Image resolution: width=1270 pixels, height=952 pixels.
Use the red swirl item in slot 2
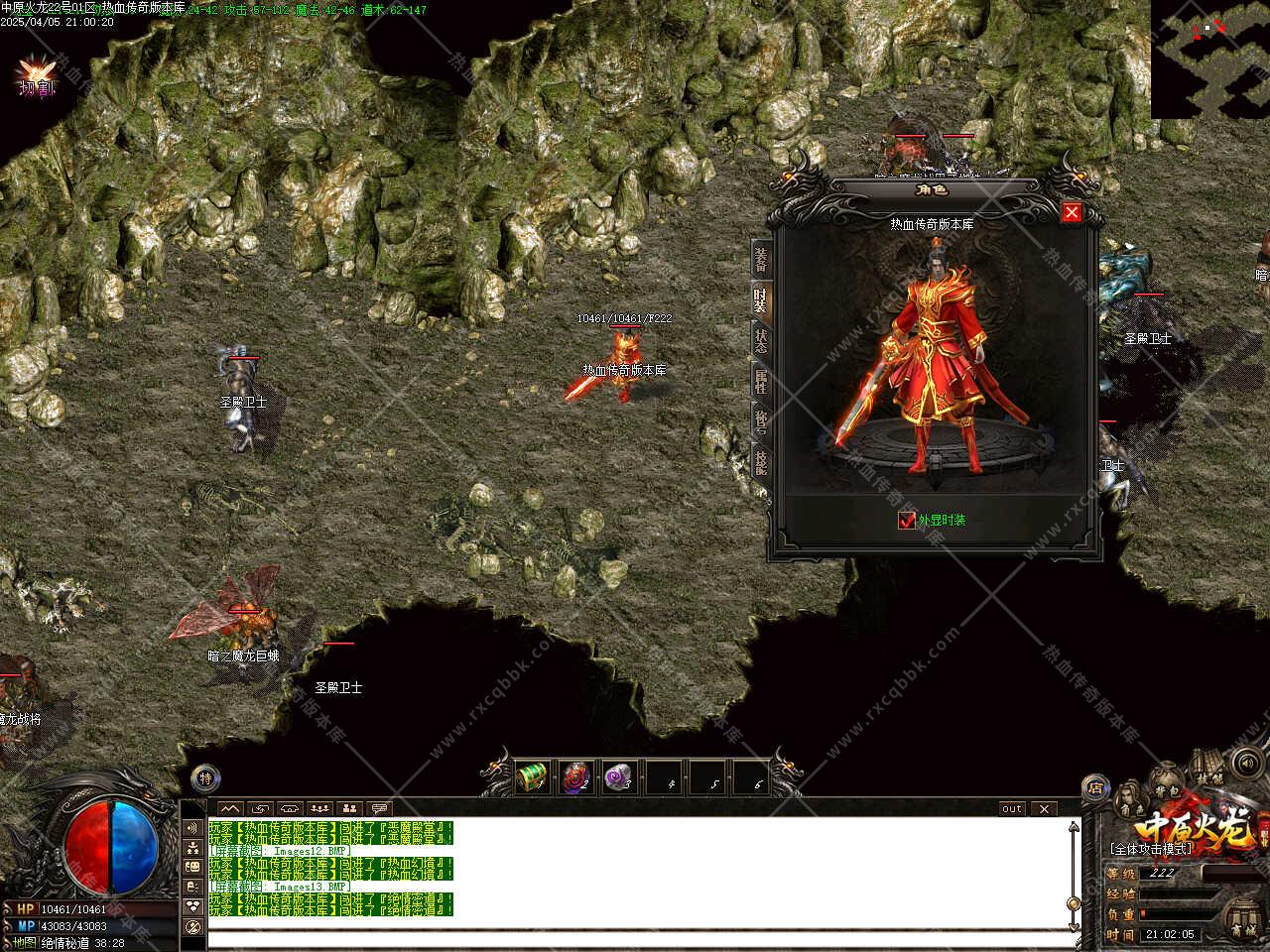click(x=576, y=776)
